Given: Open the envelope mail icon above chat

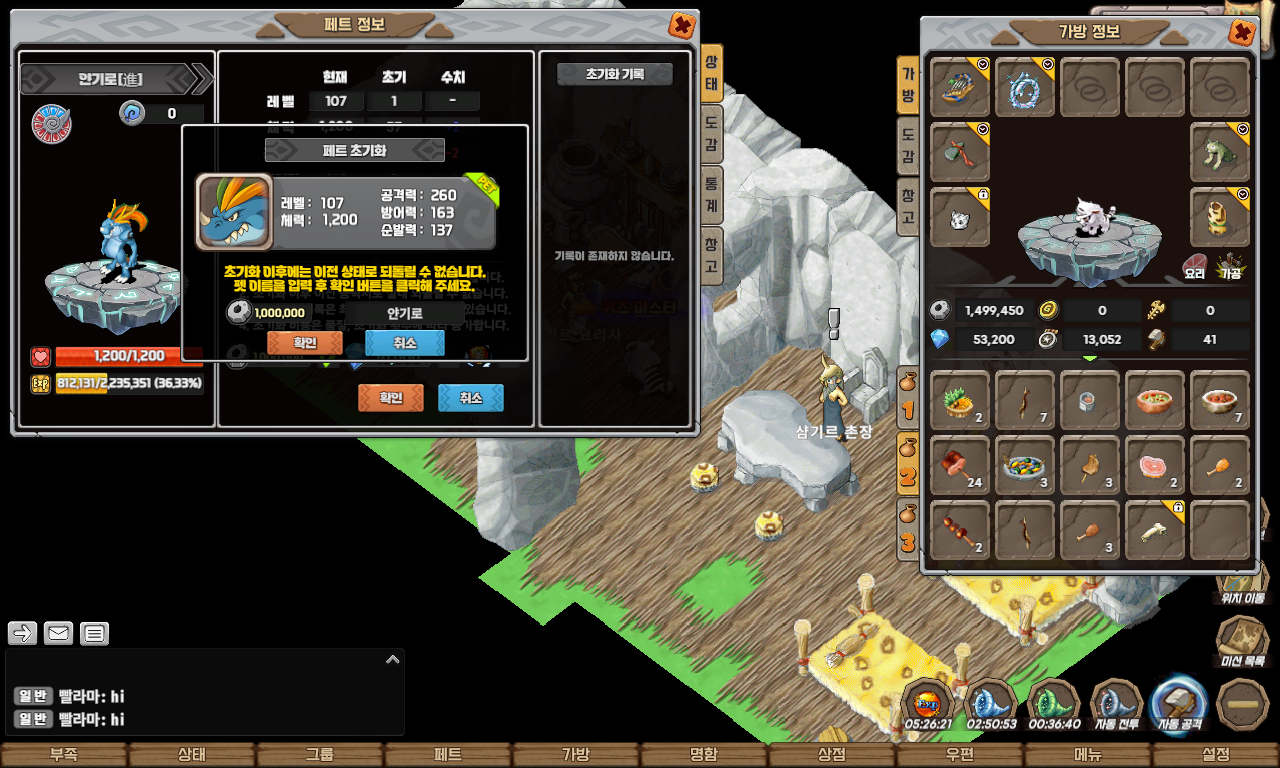Looking at the screenshot, I should (58, 633).
